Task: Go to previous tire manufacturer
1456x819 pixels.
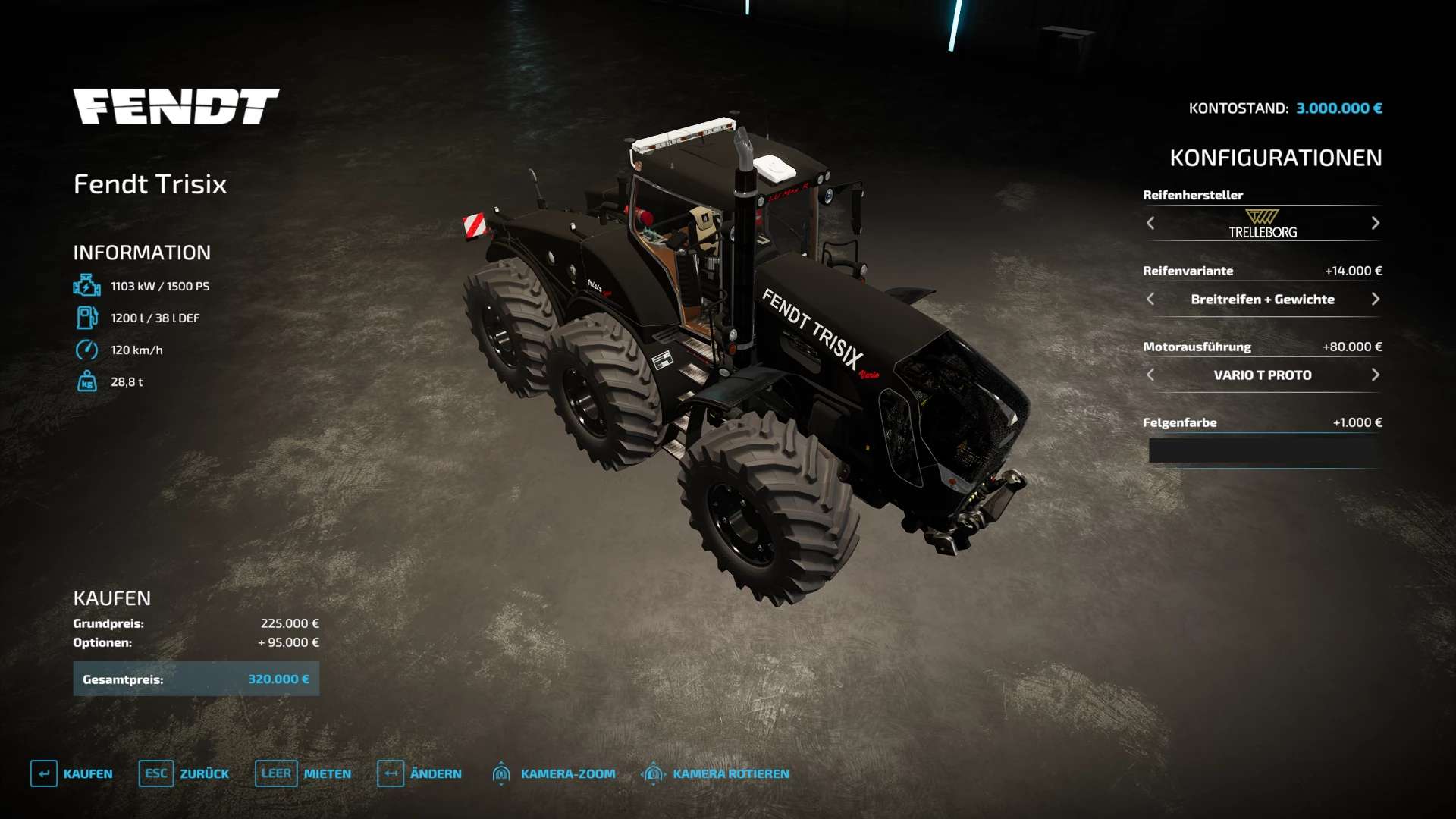Action: click(x=1150, y=223)
